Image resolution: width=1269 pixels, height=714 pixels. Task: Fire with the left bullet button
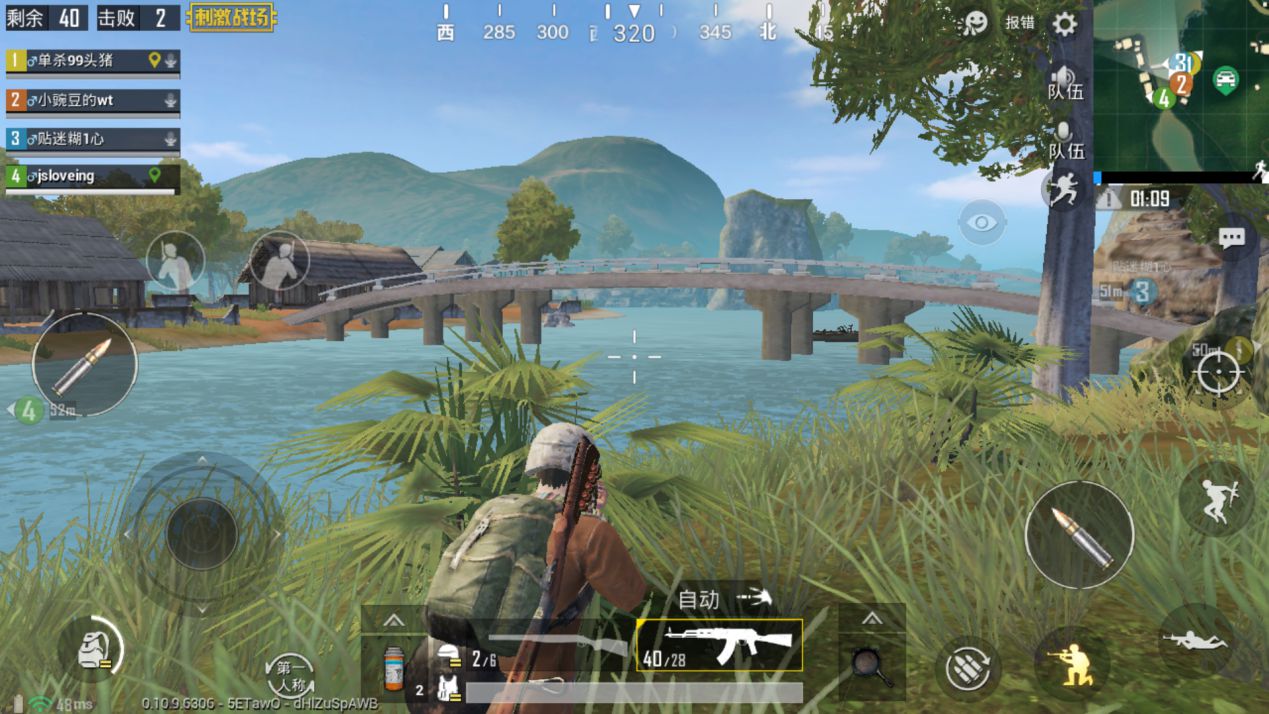[x=84, y=365]
